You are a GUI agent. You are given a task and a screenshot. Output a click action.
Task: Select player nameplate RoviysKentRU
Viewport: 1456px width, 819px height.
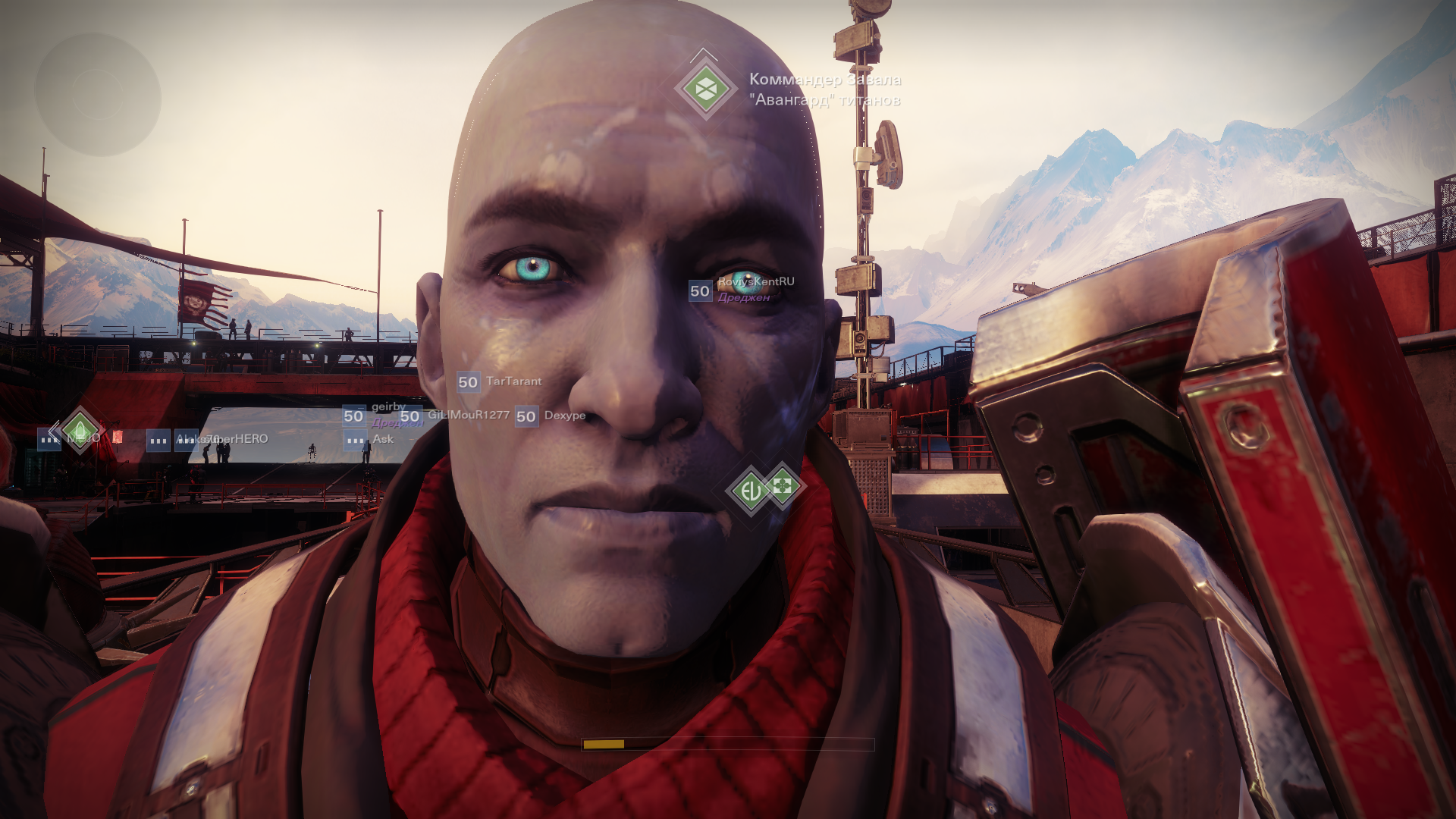[x=755, y=282]
